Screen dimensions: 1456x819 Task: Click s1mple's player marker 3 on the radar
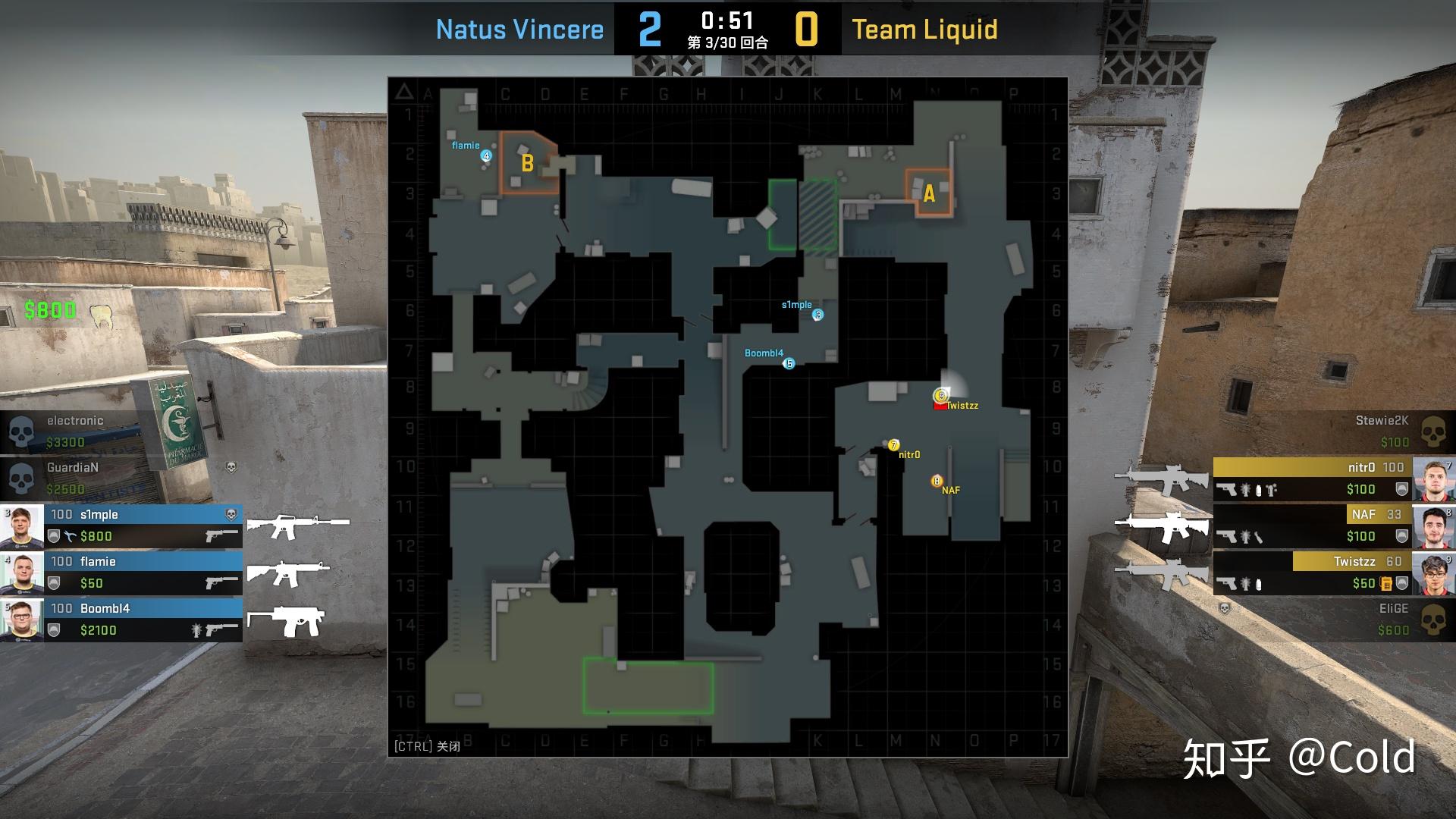pyautogui.click(x=817, y=315)
